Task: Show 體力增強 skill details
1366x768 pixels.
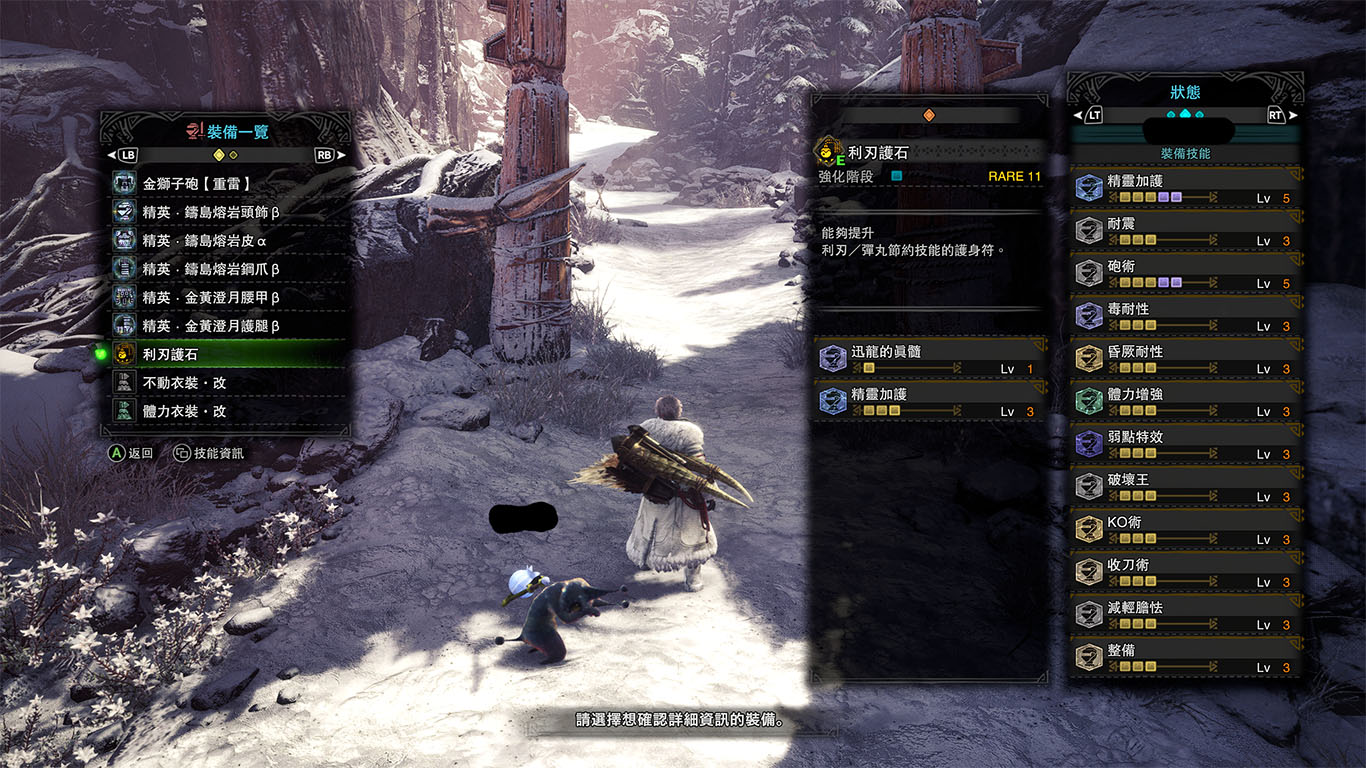Action: pos(1186,403)
